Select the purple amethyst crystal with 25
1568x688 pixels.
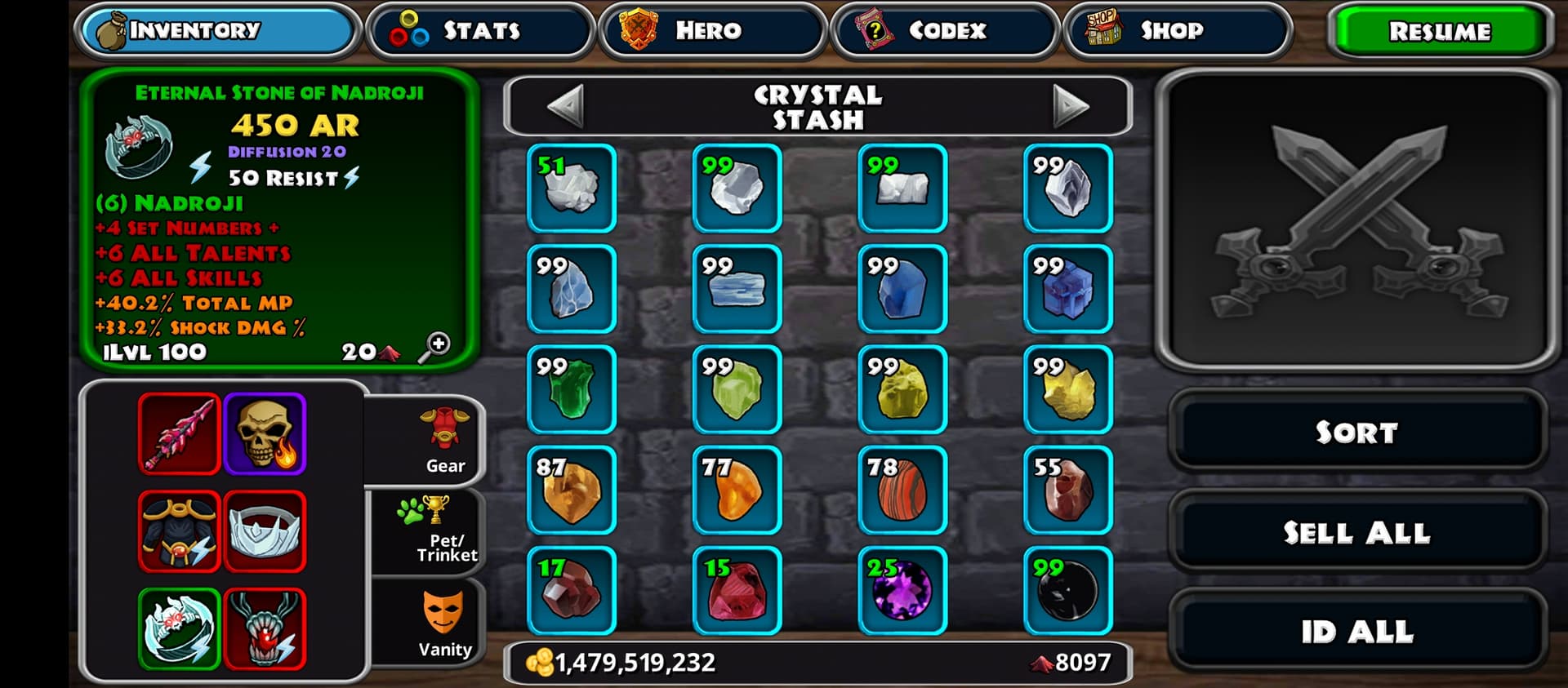point(902,591)
